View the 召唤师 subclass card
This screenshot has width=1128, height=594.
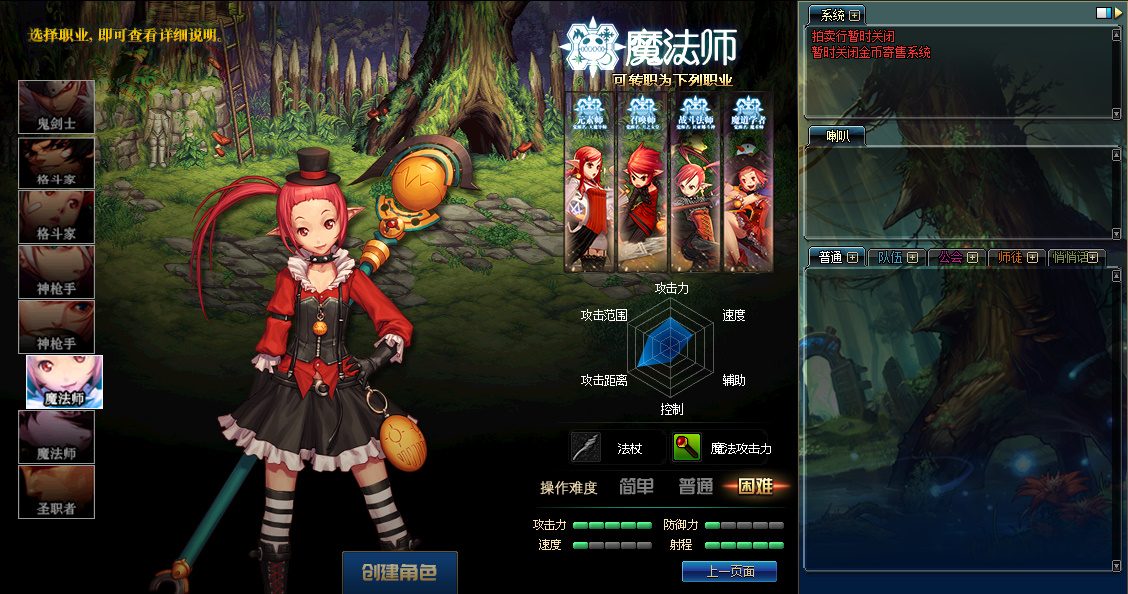coord(641,182)
